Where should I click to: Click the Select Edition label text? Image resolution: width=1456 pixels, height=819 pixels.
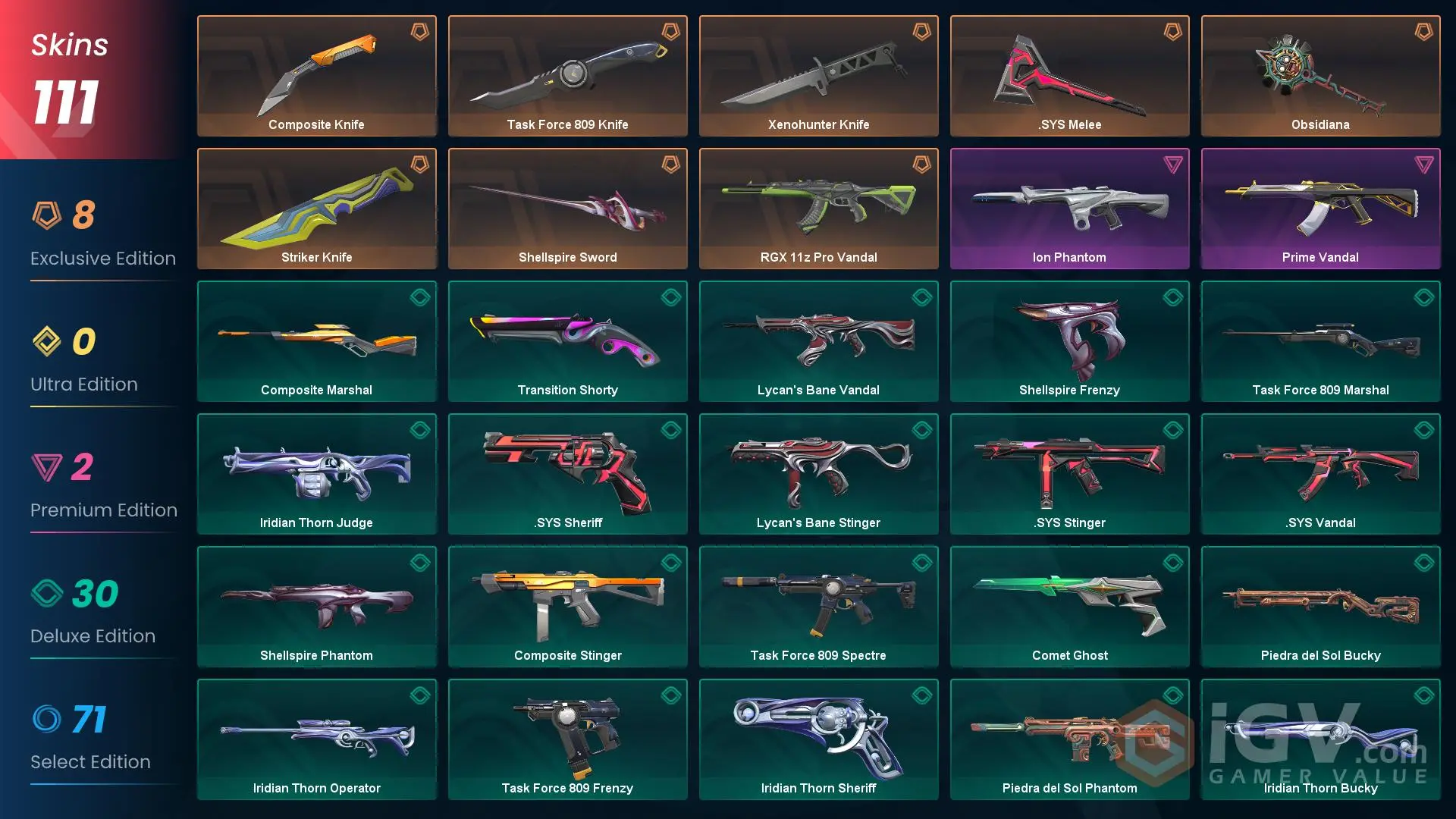pos(90,761)
